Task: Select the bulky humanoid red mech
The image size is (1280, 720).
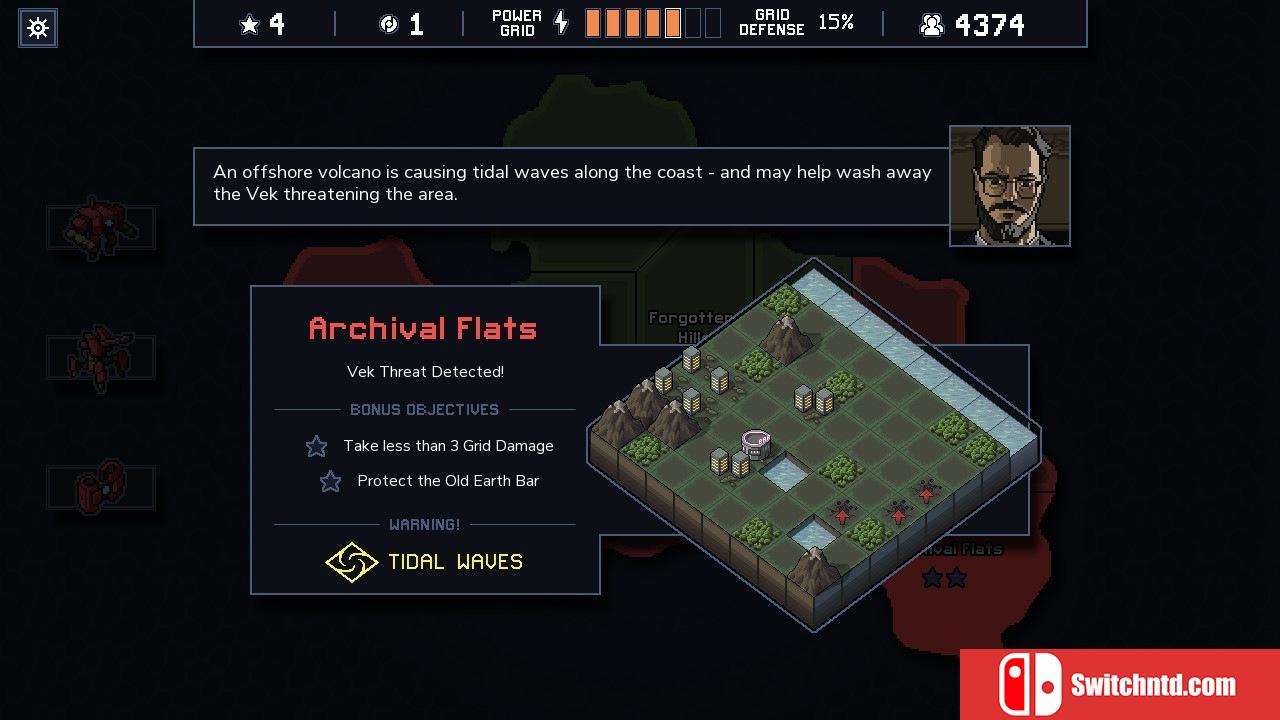Action: [x=100, y=227]
